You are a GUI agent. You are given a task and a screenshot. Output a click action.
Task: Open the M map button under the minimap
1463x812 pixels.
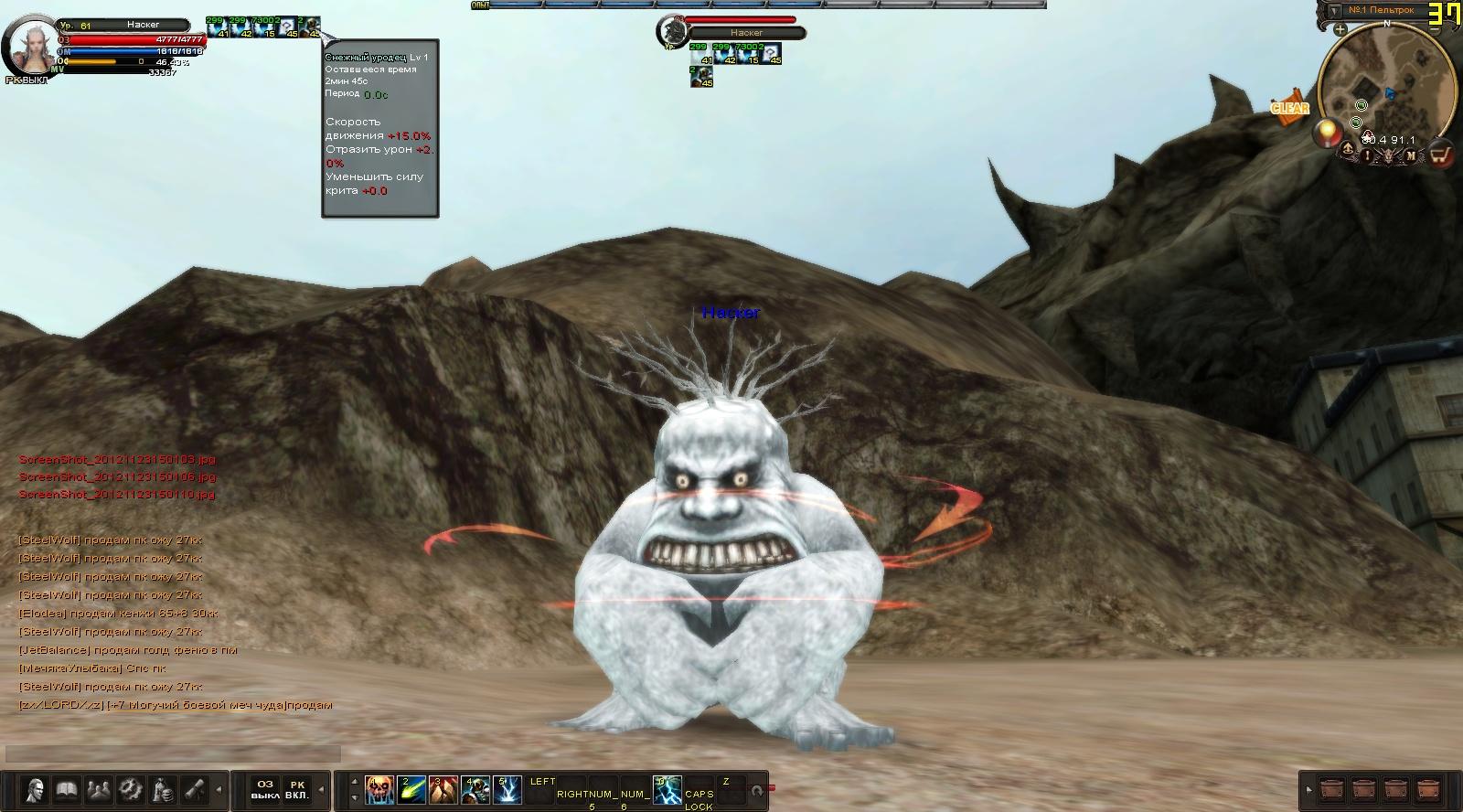pos(1411,155)
